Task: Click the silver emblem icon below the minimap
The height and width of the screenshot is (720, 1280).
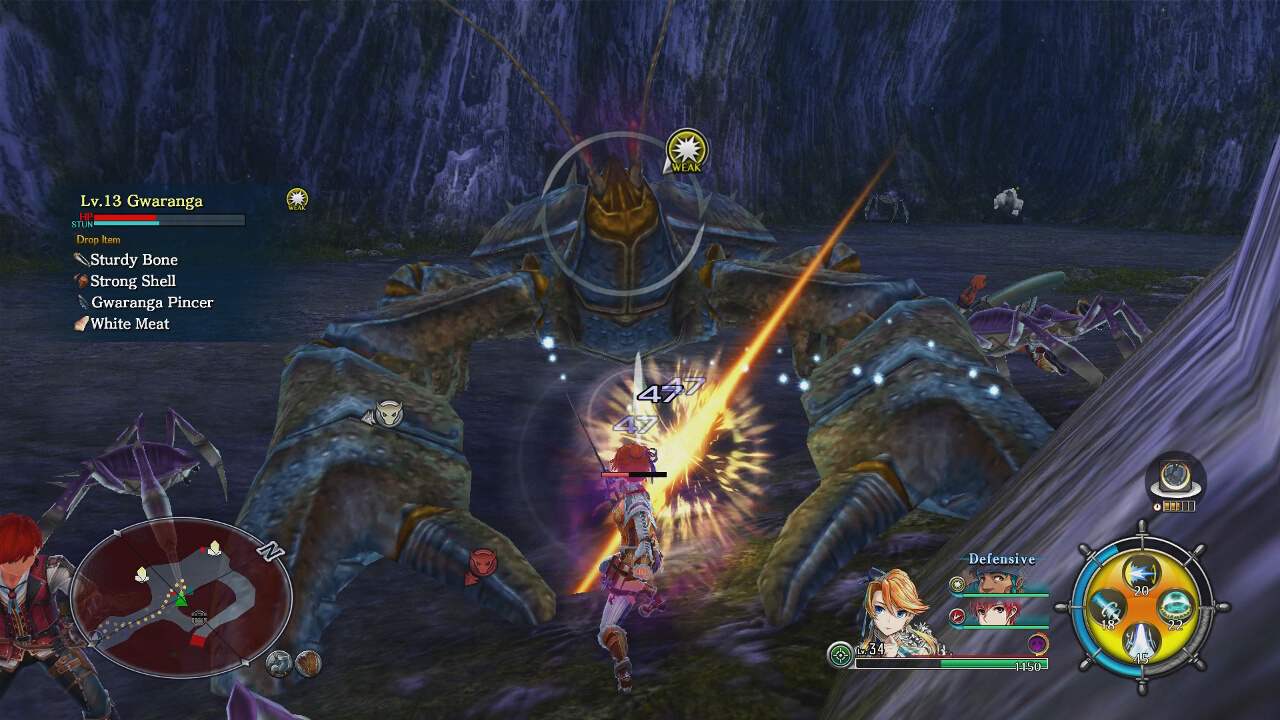Action: click(278, 663)
